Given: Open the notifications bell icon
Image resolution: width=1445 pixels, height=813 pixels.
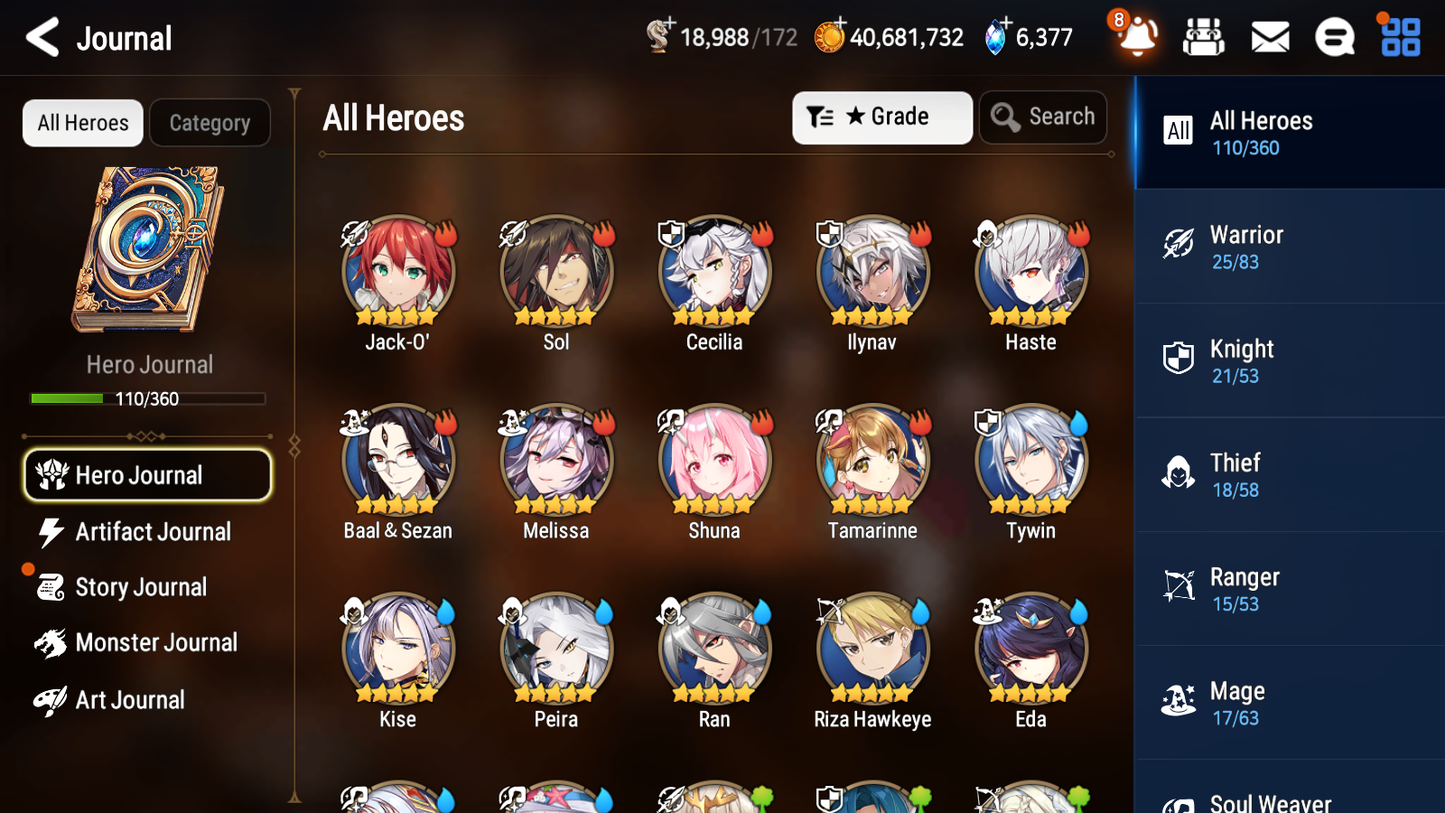Looking at the screenshot, I should click(x=1137, y=36).
